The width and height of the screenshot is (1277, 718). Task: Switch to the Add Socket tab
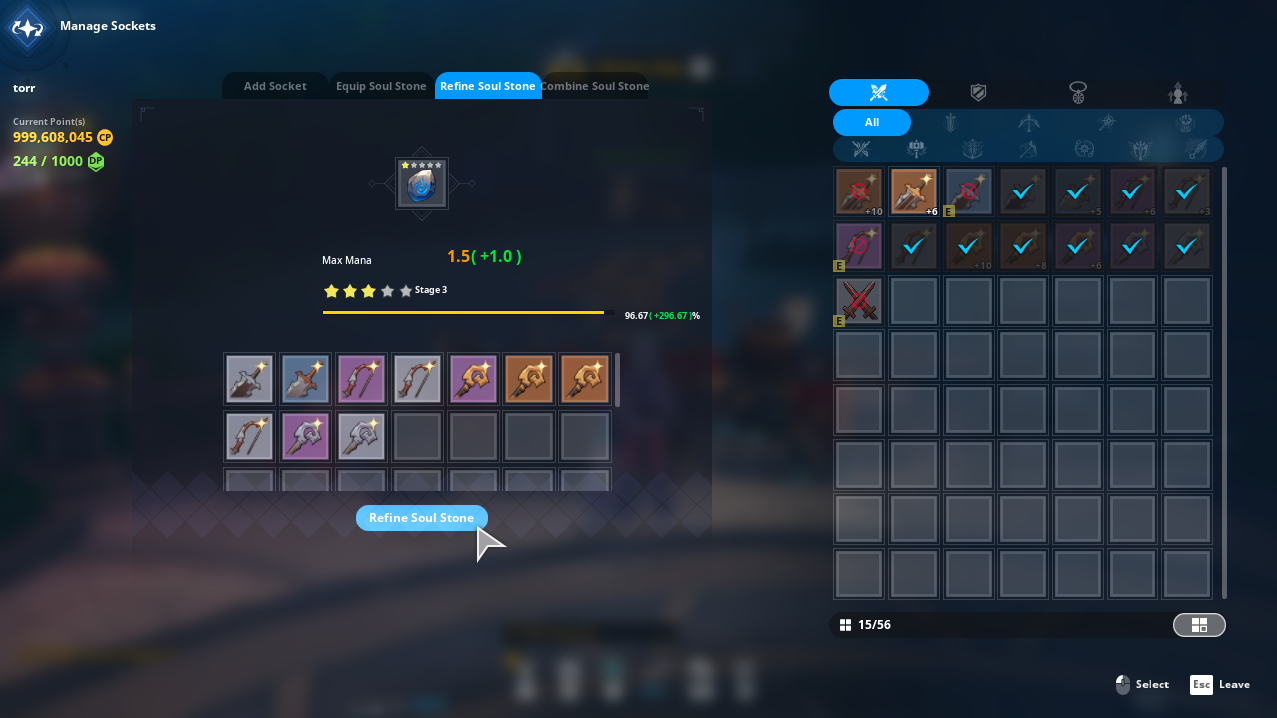[x=275, y=86]
